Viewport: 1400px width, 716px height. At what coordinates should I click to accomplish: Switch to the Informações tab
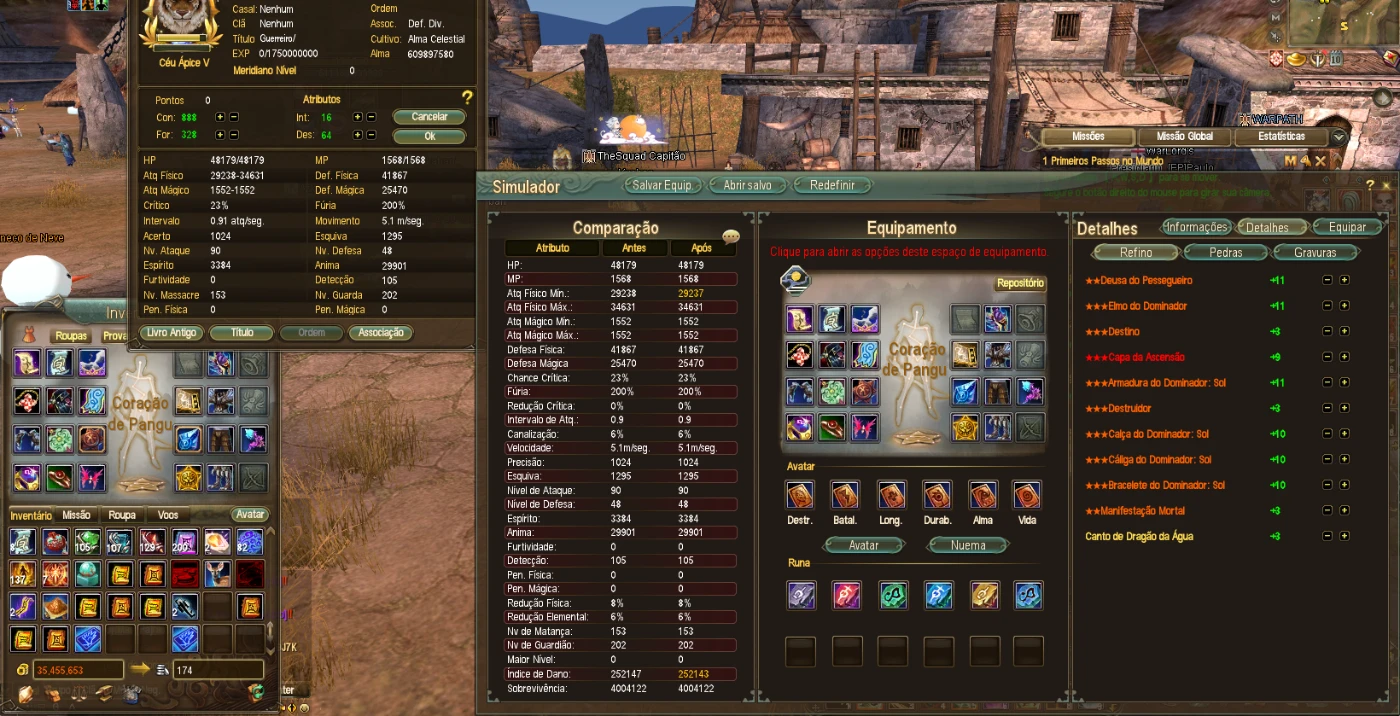[x=1196, y=227]
